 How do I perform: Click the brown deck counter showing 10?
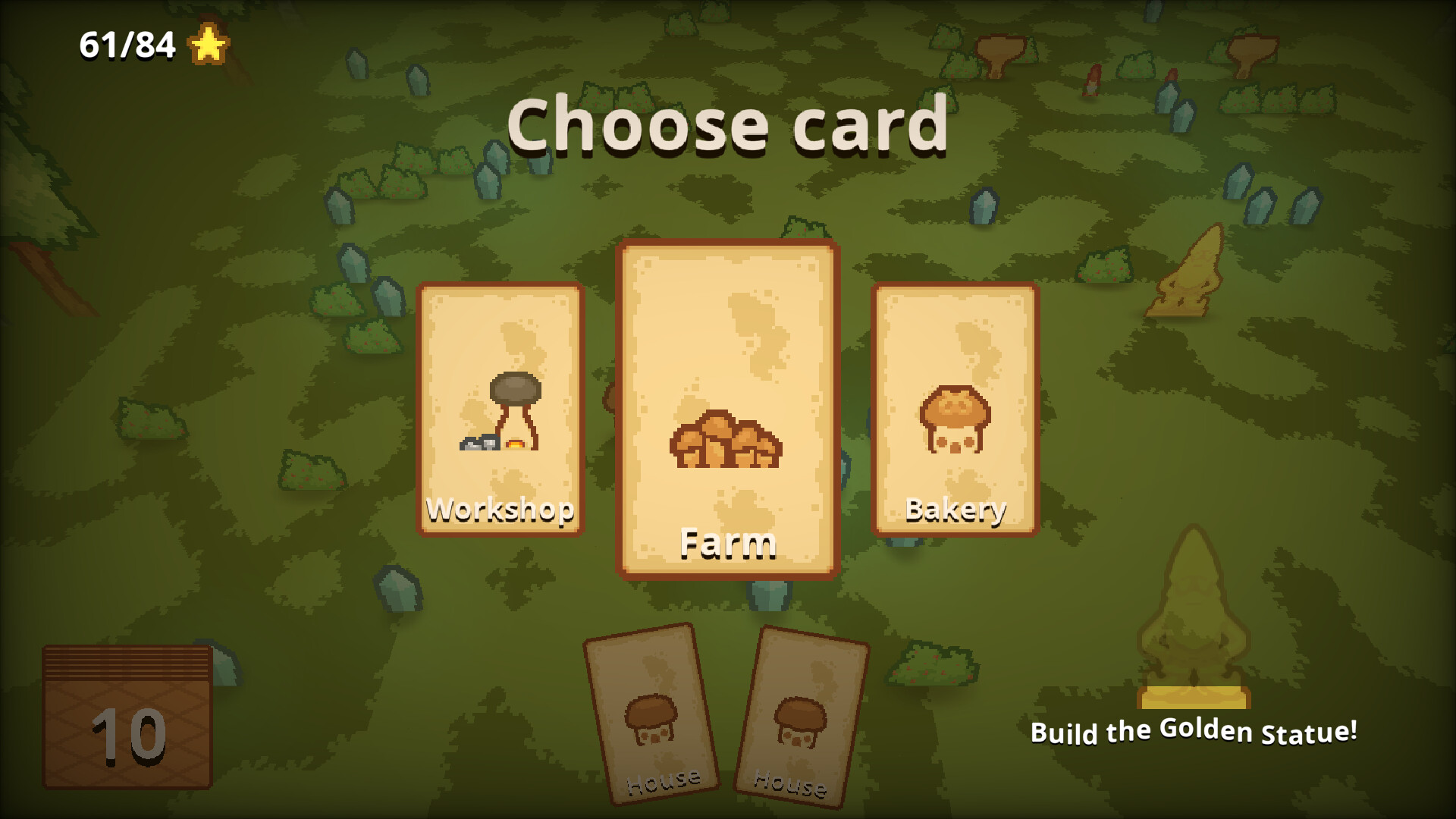(127, 717)
